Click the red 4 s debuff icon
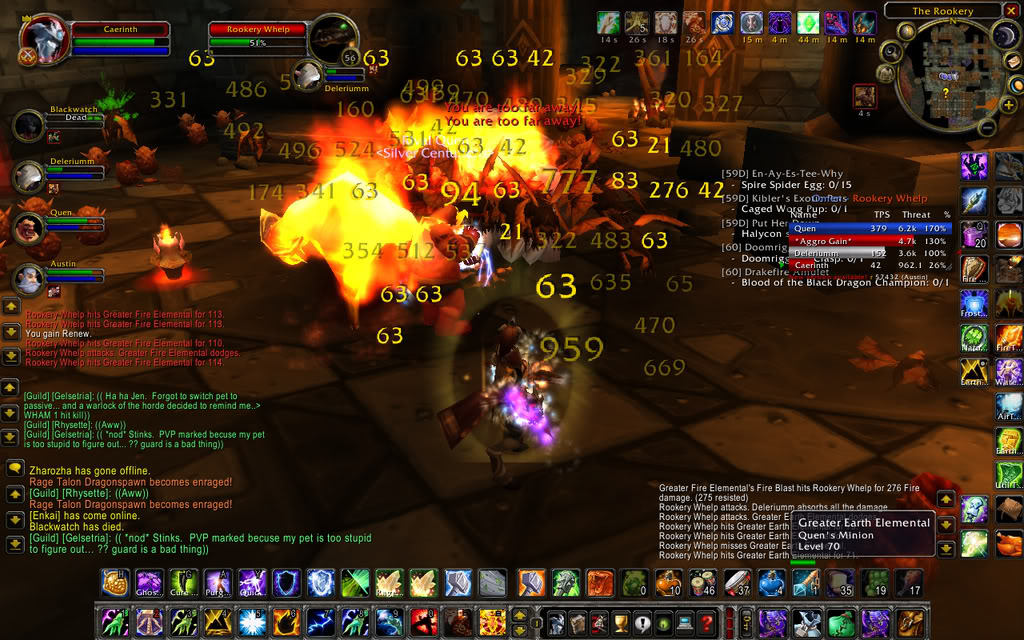 [x=865, y=96]
